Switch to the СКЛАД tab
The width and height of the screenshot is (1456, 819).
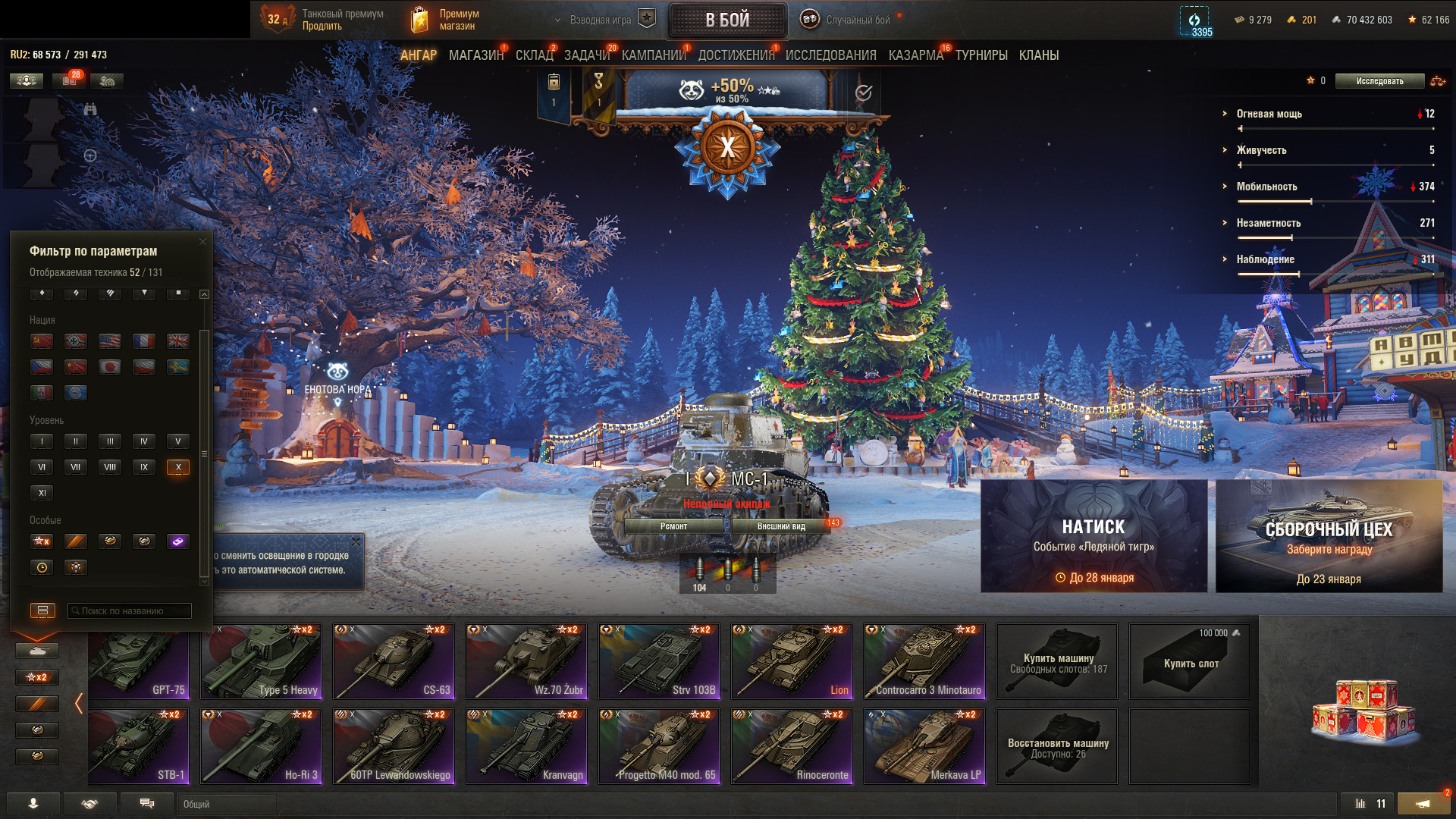534,55
